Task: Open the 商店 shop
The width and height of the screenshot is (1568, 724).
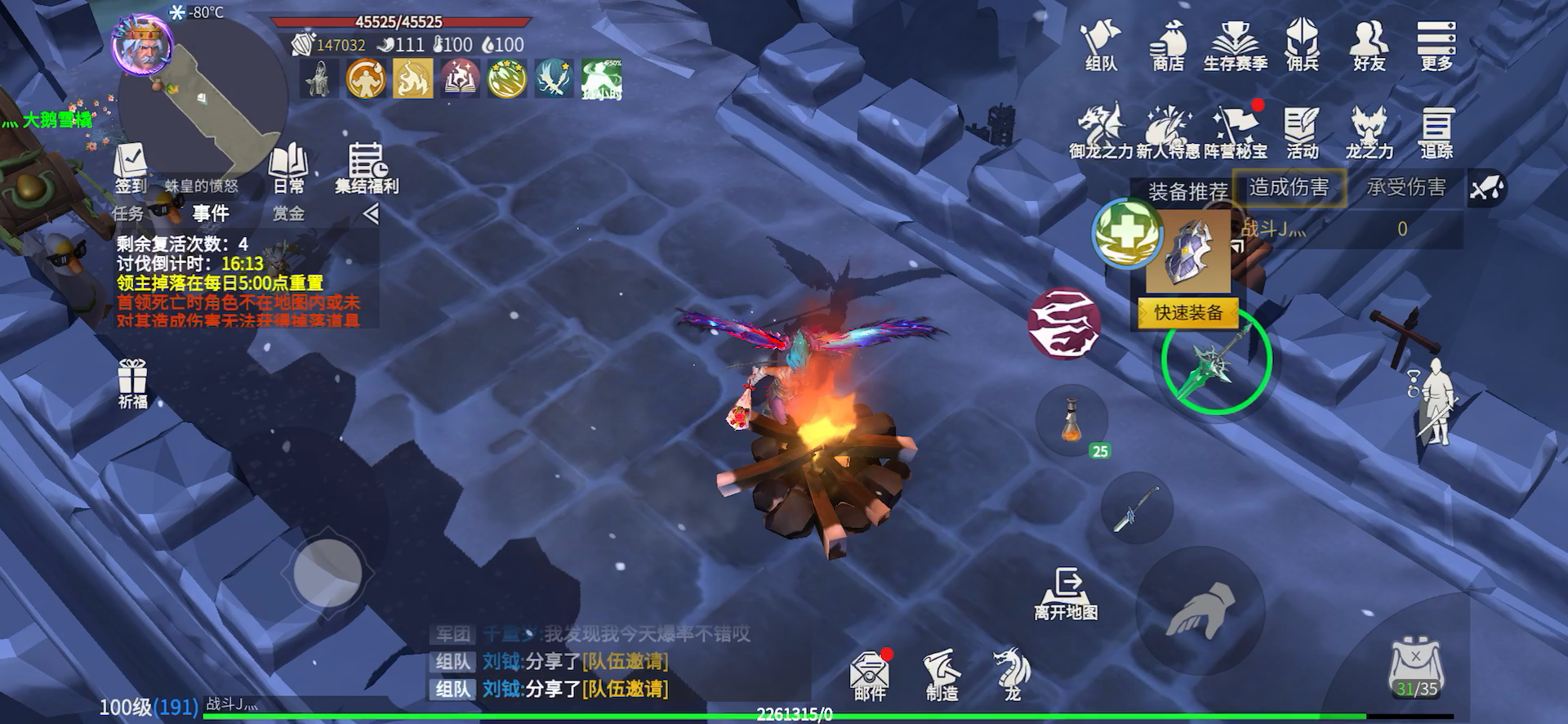Action: (1168, 47)
